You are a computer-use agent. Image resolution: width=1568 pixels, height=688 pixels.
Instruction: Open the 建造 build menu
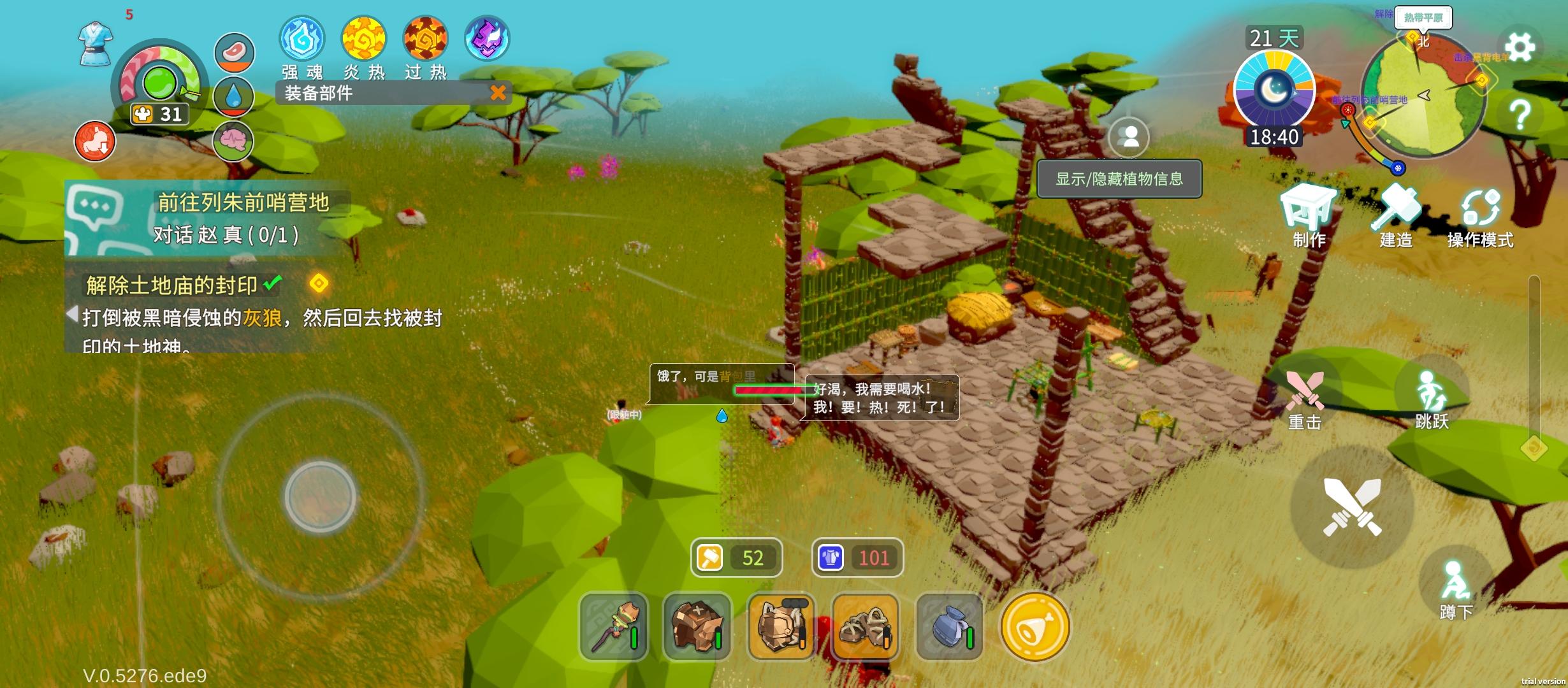1396,213
